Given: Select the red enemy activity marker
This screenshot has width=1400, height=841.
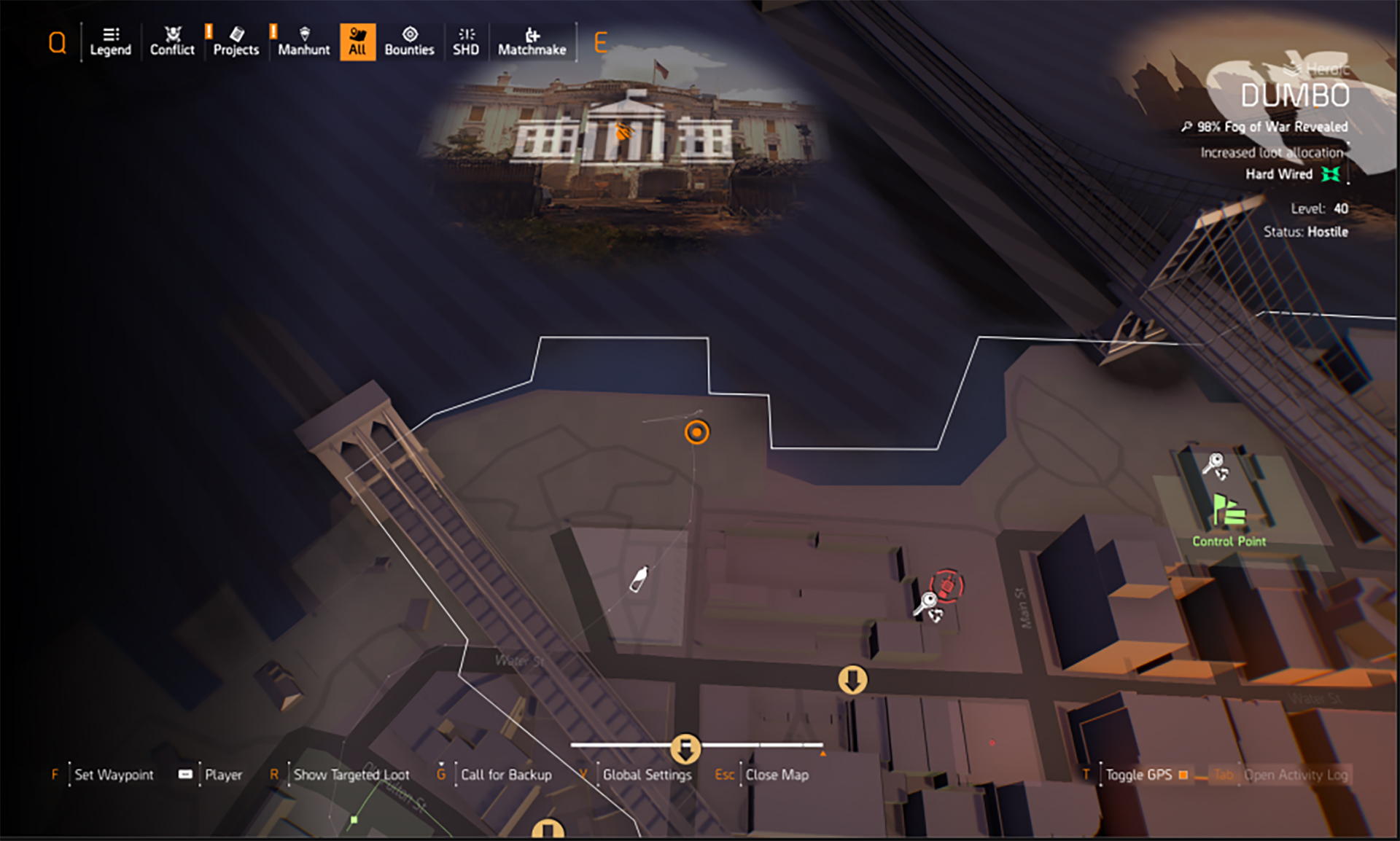Looking at the screenshot, I should click(x=947, y=585).
